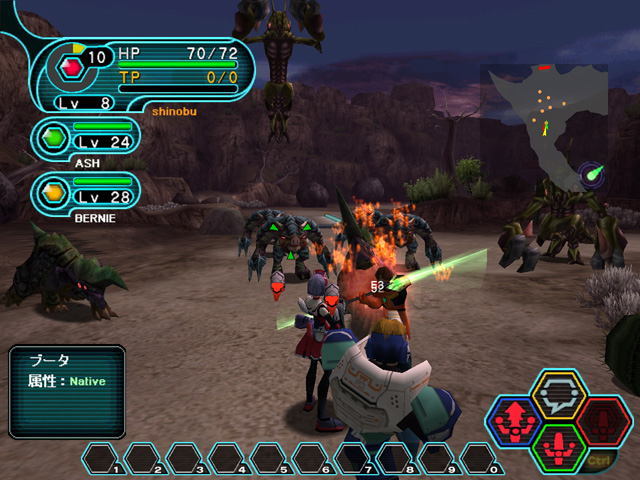Activate the green-bordered attack hexagon
Image resolution: width=640 pixels, height=480 pixels.
[x=559, y=447]
